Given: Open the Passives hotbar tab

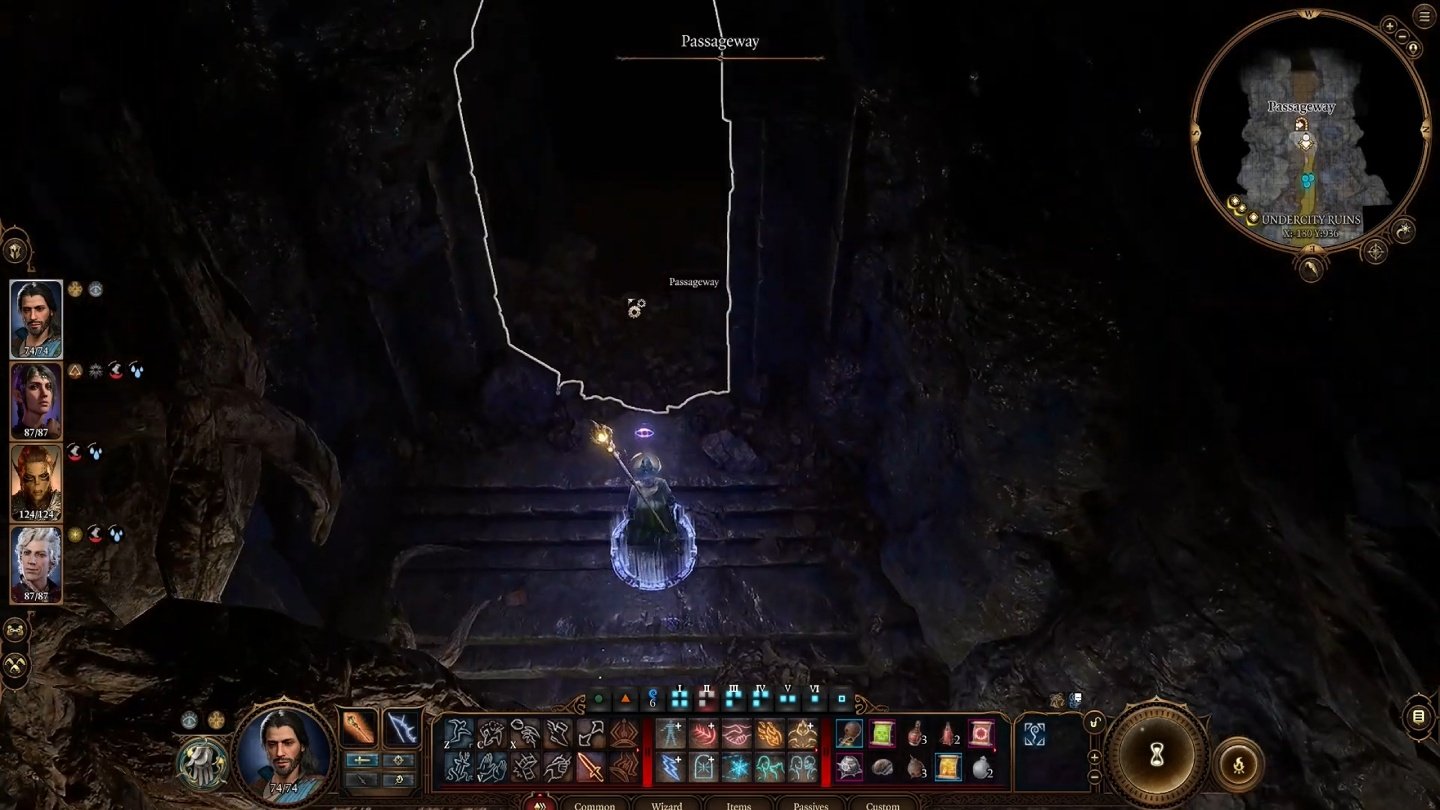Looking at the screenshot, I should (x=811, y=804).
